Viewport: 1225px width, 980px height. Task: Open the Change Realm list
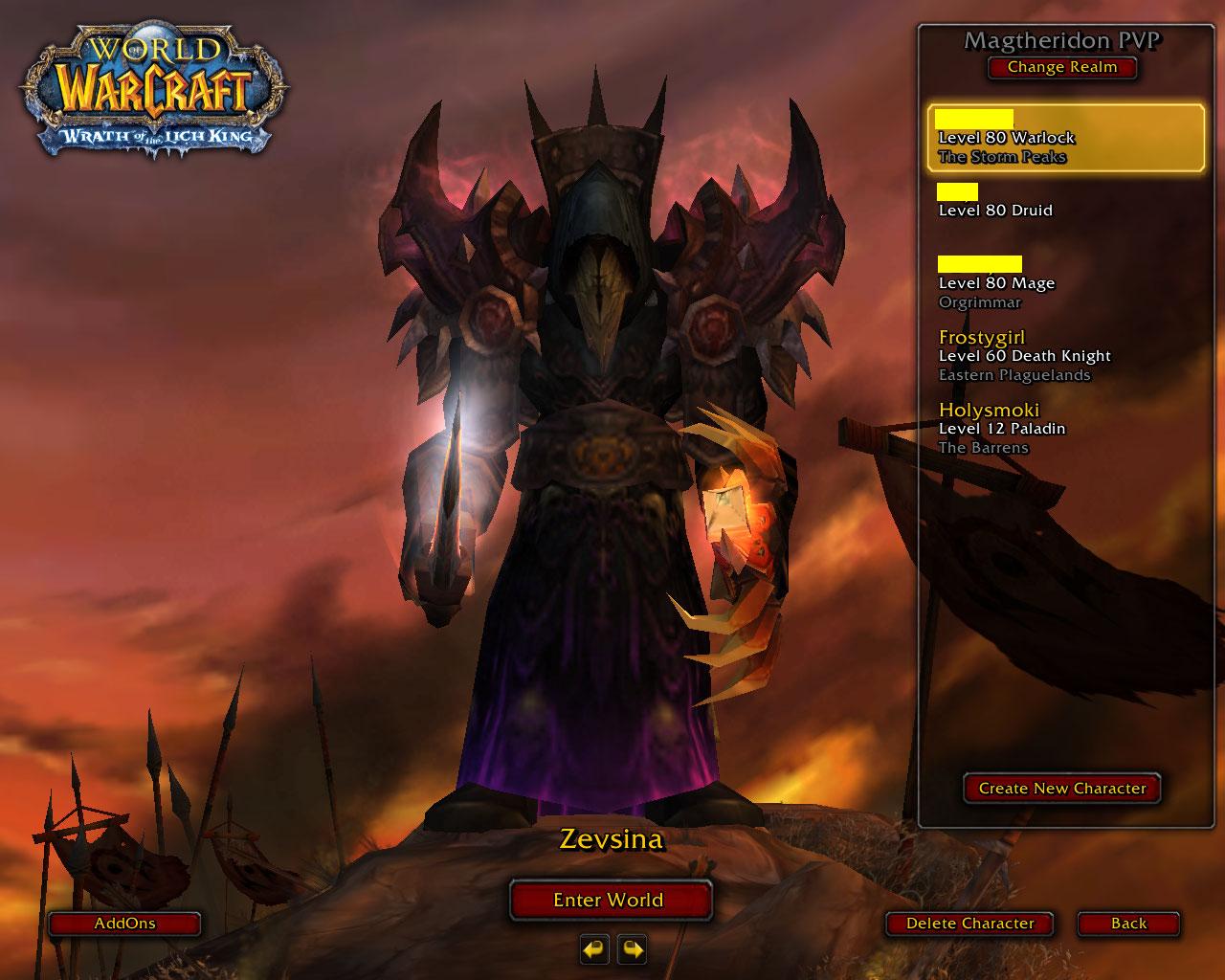(1061, 68)
